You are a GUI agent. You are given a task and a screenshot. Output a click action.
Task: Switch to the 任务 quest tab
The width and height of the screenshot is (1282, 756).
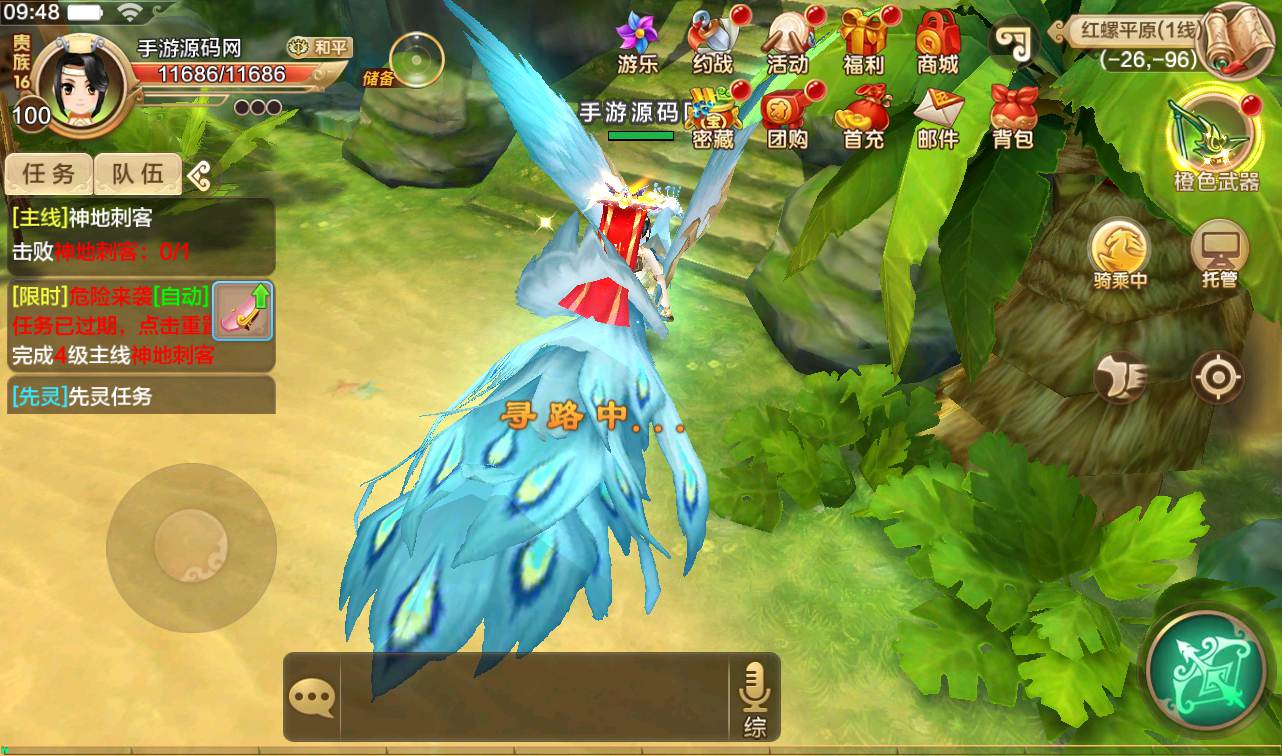49,174
